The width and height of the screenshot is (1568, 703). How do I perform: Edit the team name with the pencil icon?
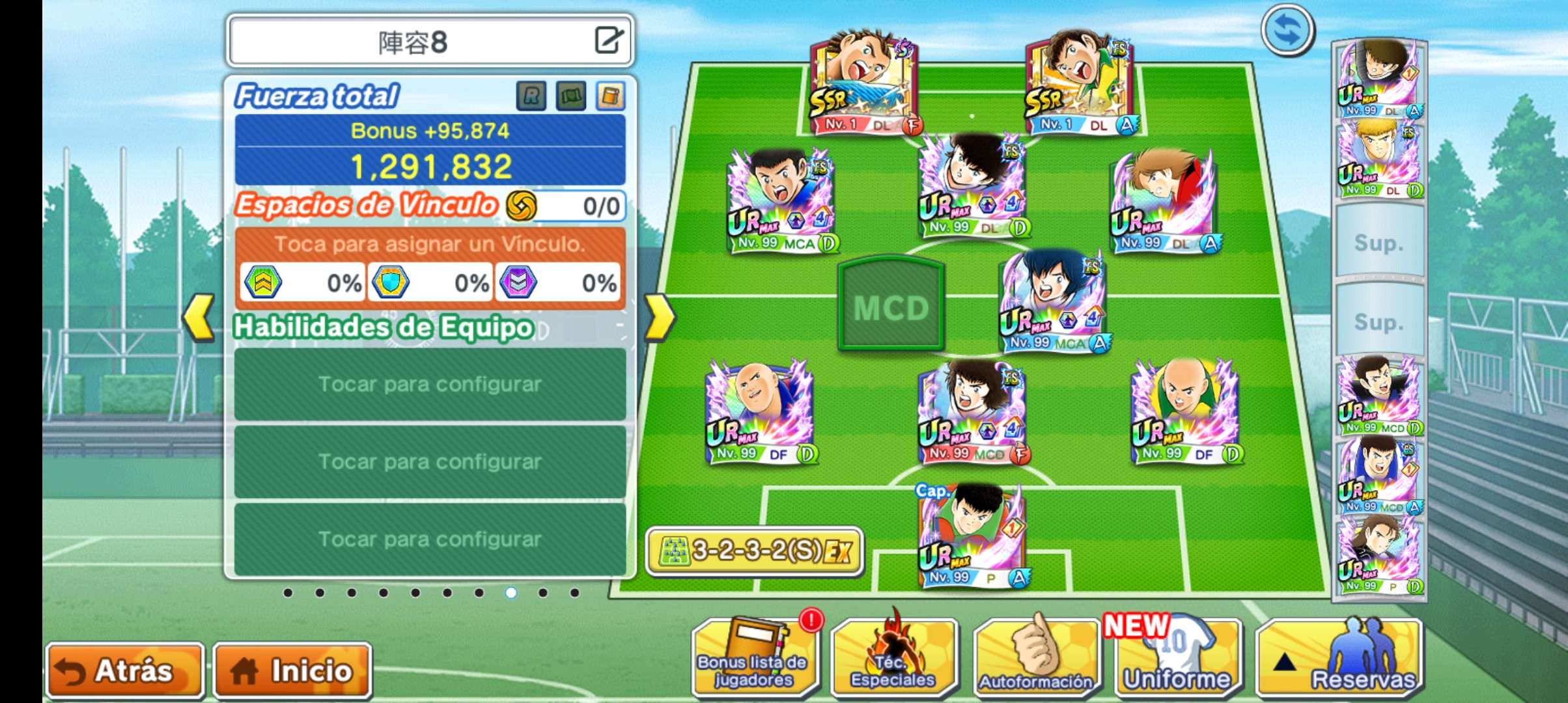[x=609, y=40]
